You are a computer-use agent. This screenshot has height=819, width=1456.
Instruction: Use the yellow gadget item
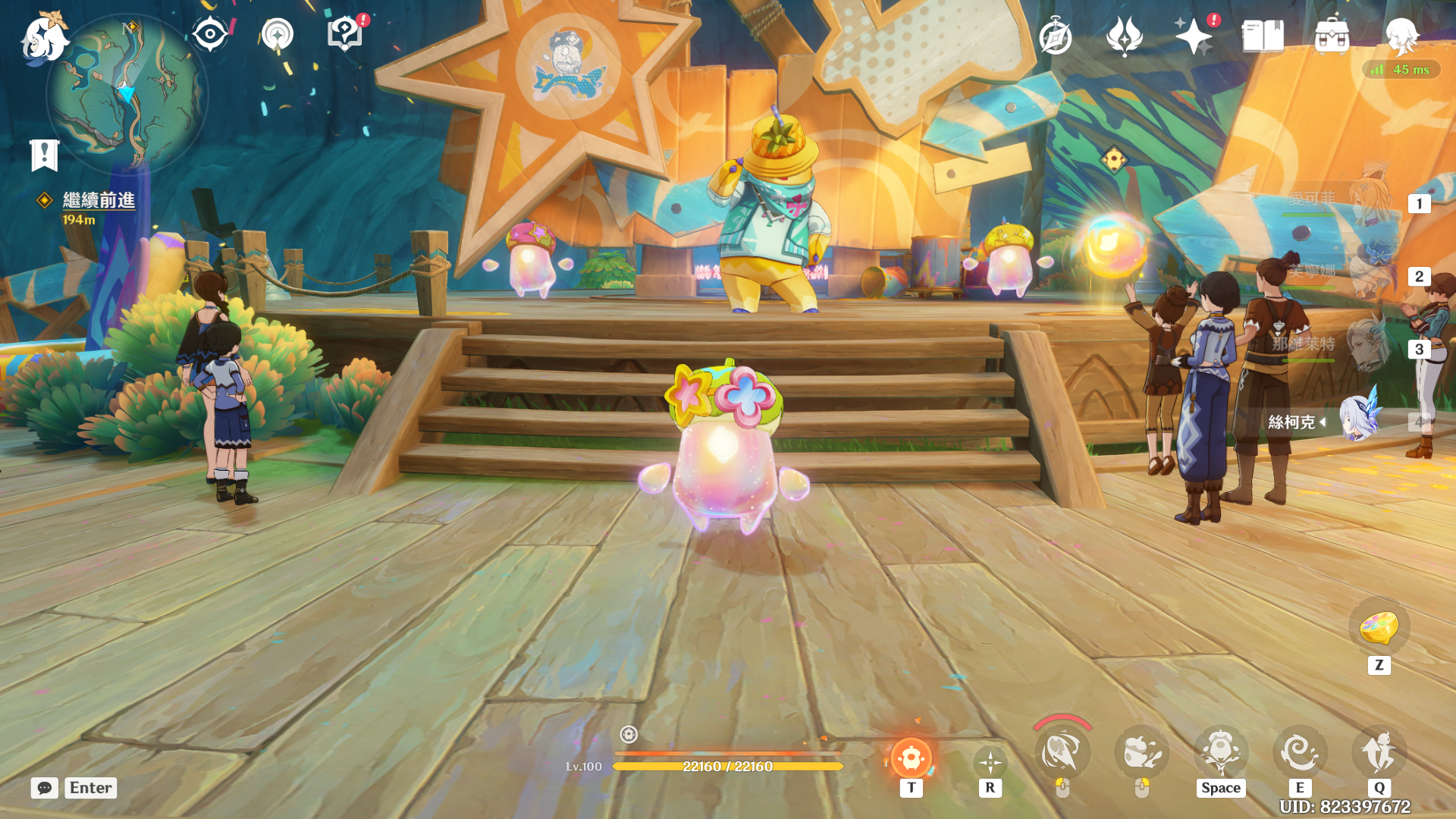pyautogui.click(x=1379, y=627)
